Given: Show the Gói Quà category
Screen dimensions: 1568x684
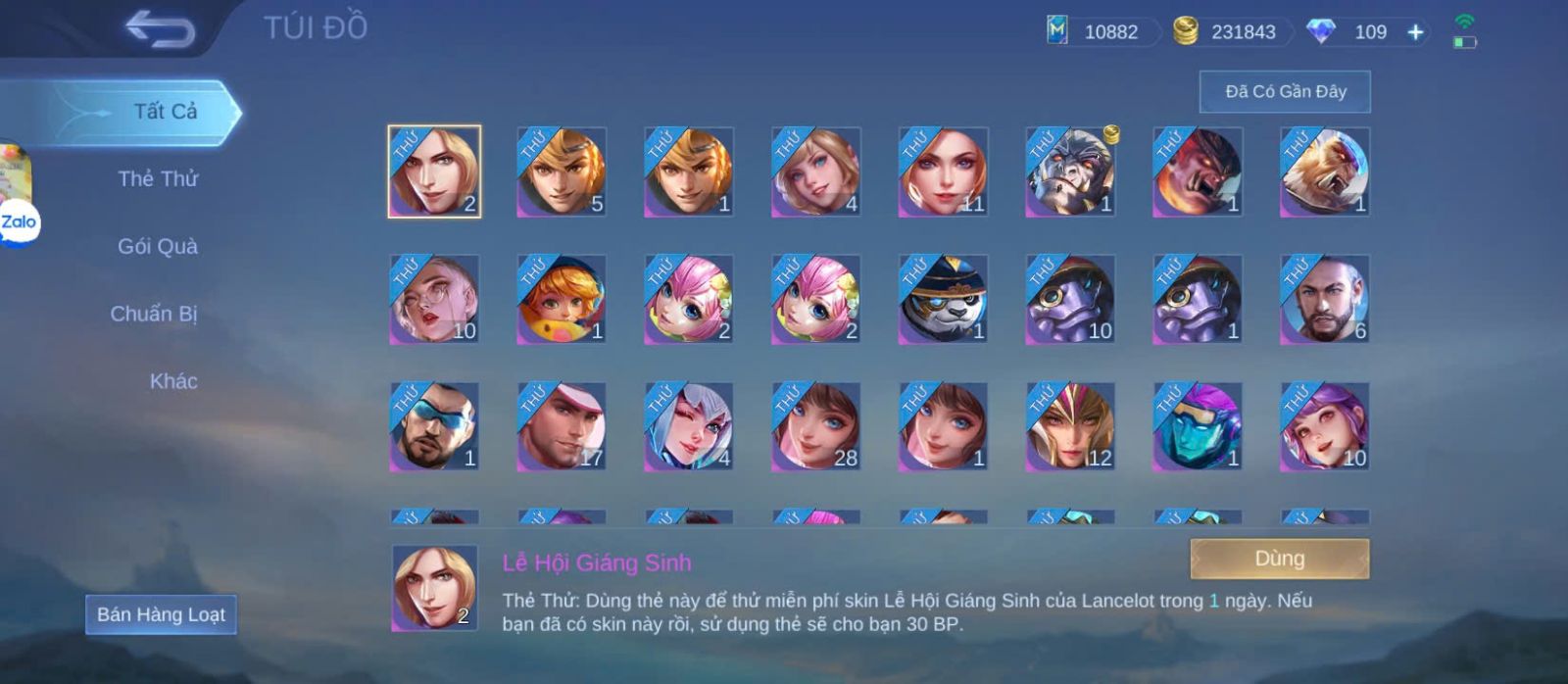Looking at the screenshot, I should [158, 247].
